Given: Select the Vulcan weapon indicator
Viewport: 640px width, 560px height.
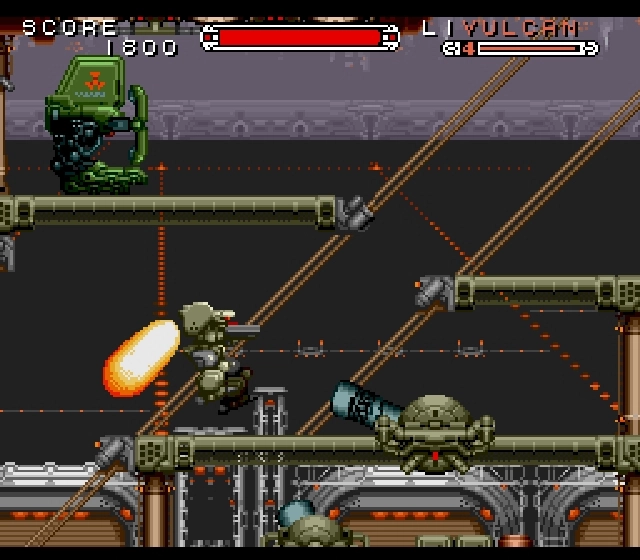Looking at the screenshot, I should point(521,29).
